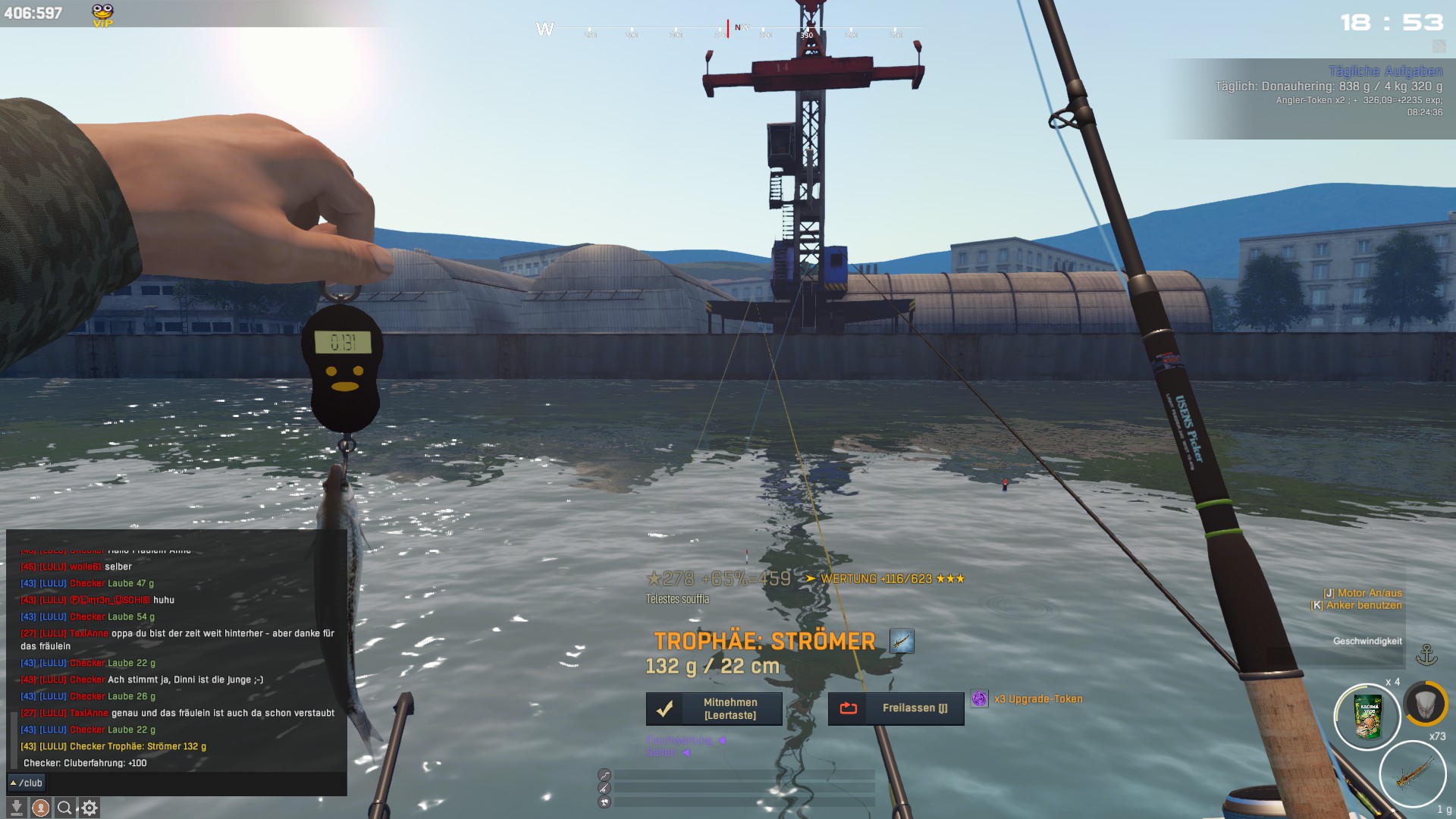The height and width of the screenshot is (819, 1456).
Task: Click the anchor icon
Action: pyautogui.click(x=1426, y=655)
